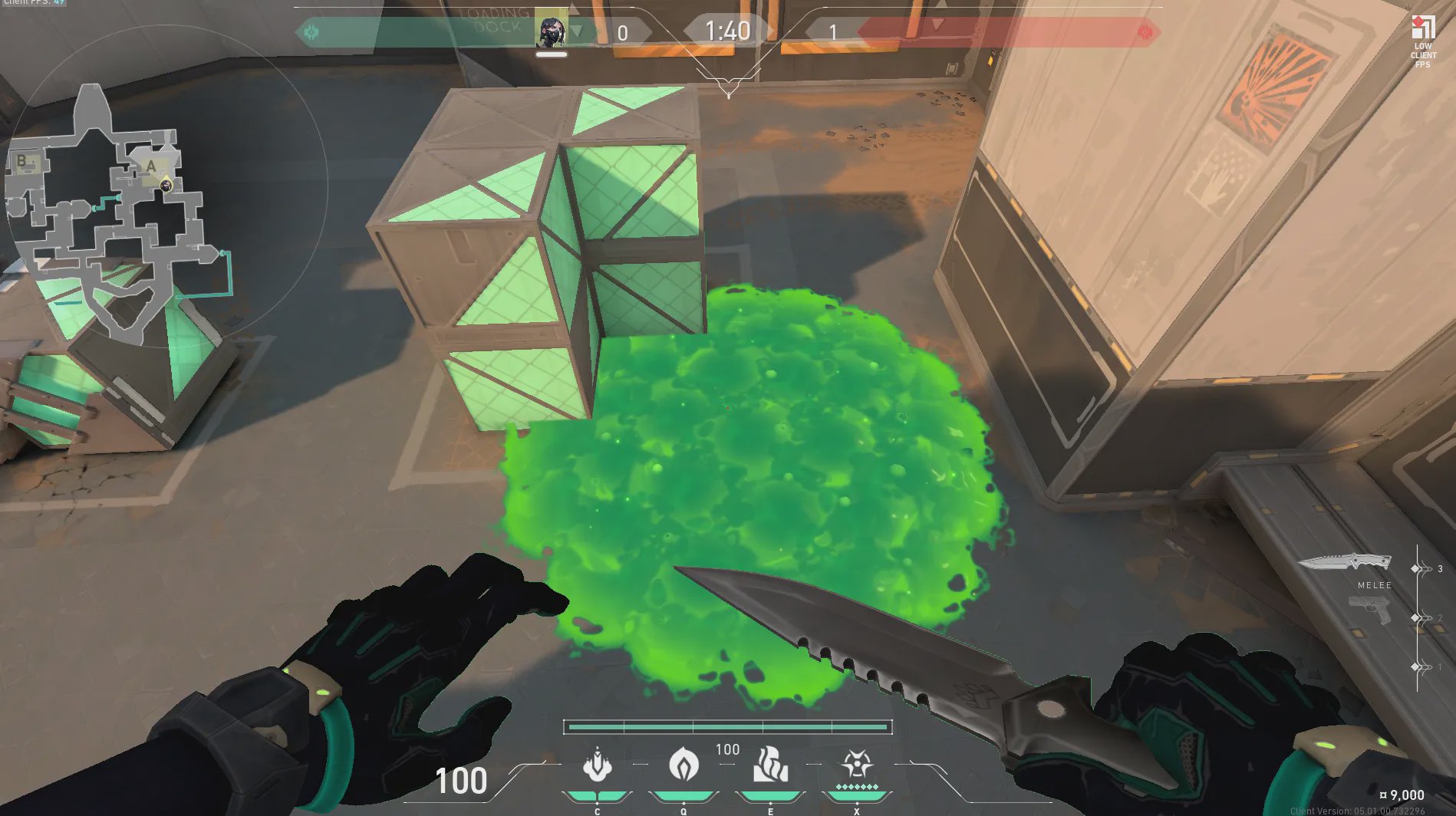Image resolution: width=1456 pixels, height=816 pixels.
Task: Select the Poison Cloud ability icon
Action: click(684, 765)
